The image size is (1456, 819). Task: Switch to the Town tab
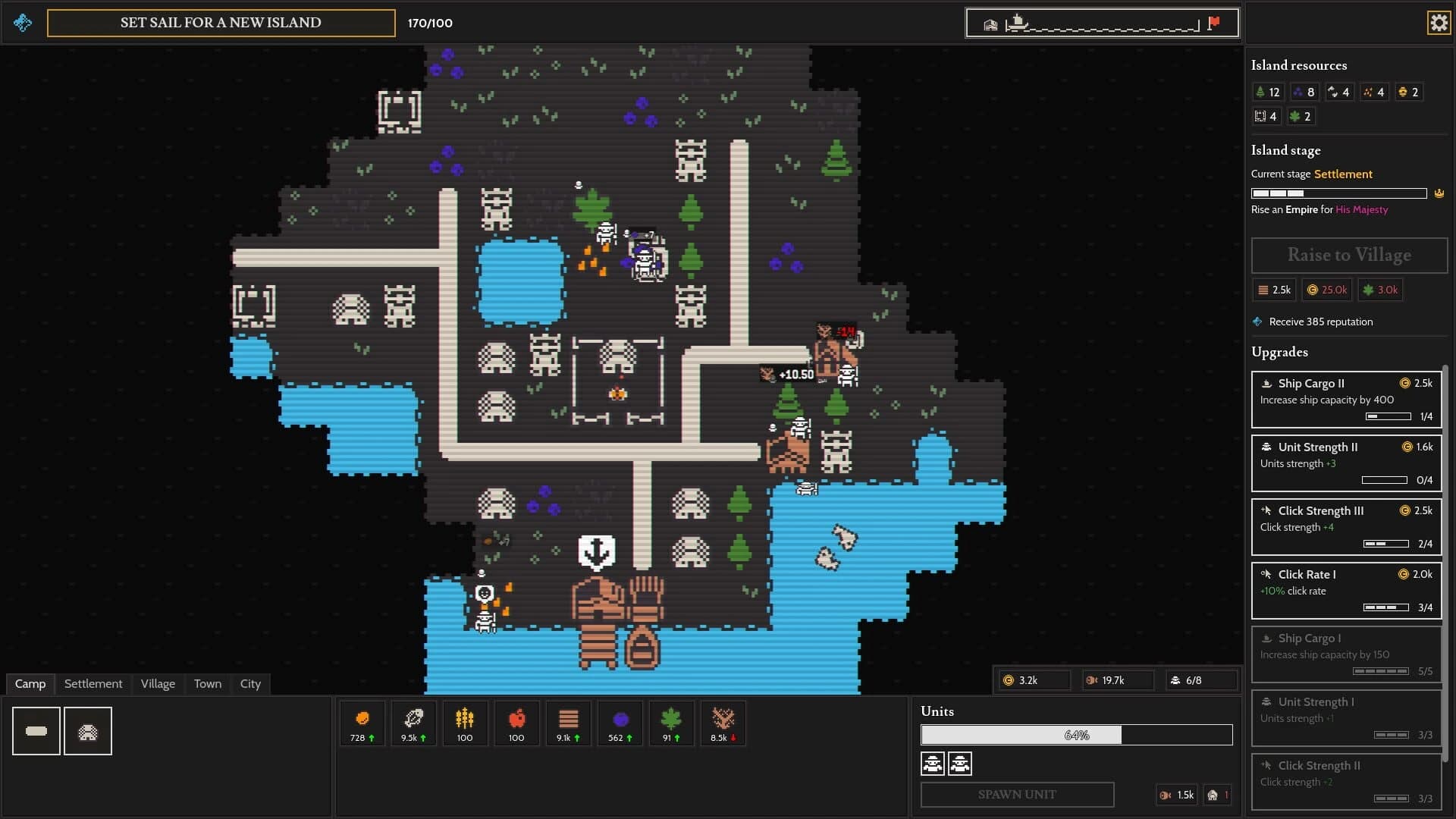[207, 683]
